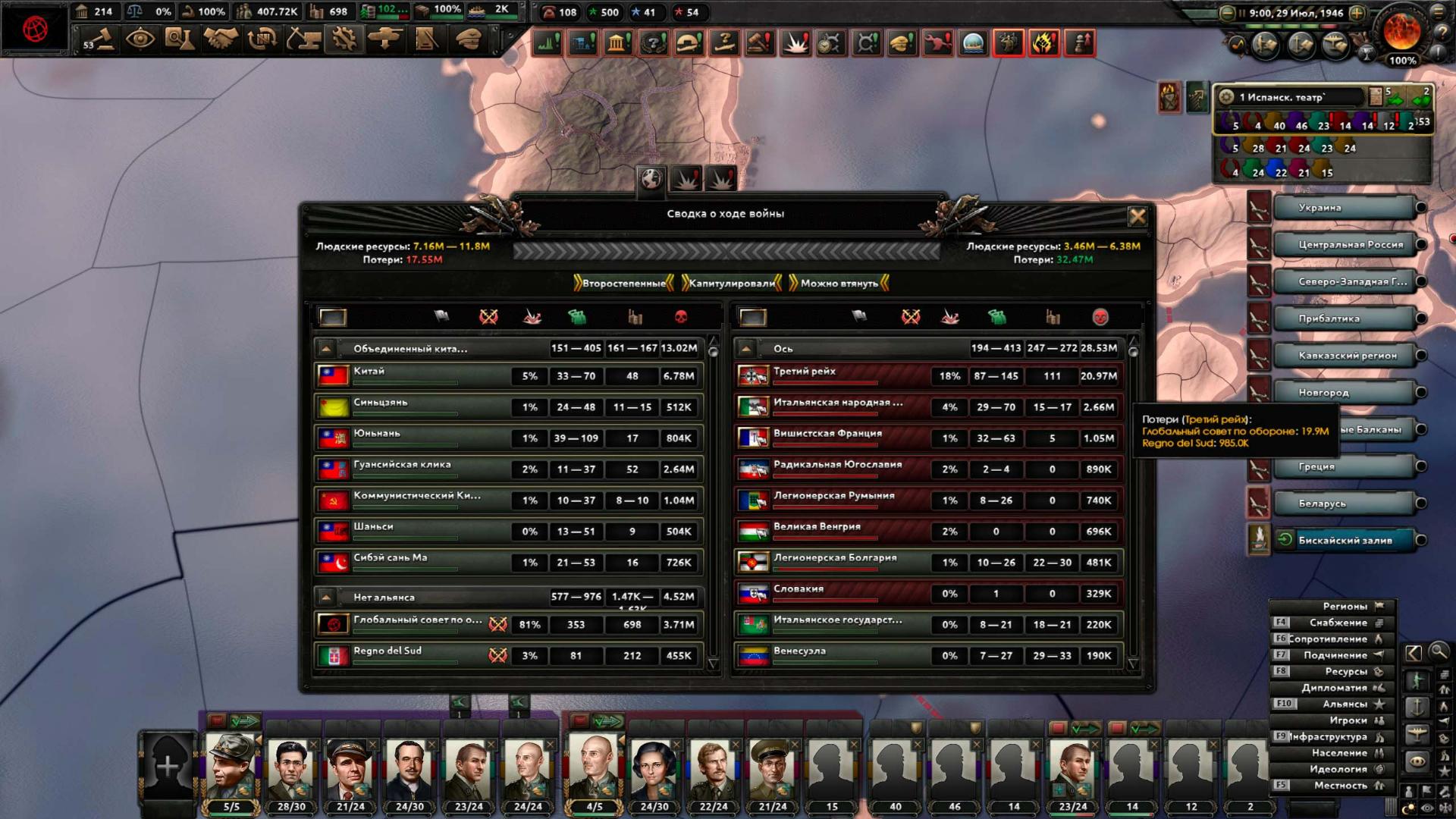Collapse the Ось faction group
Screen dimensions: 1456x819
pos(746,349)
